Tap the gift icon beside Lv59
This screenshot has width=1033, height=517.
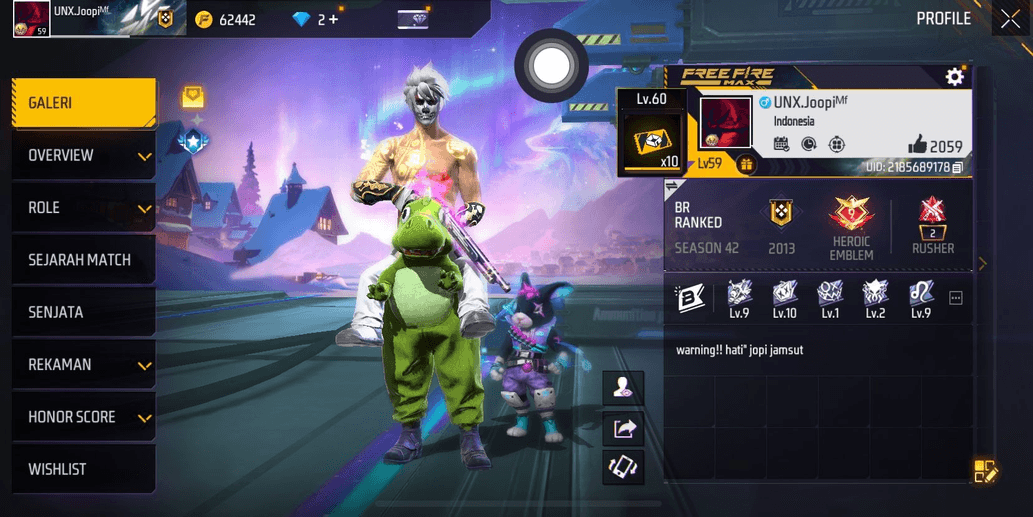pyautogui.click(x=745, y=164)
